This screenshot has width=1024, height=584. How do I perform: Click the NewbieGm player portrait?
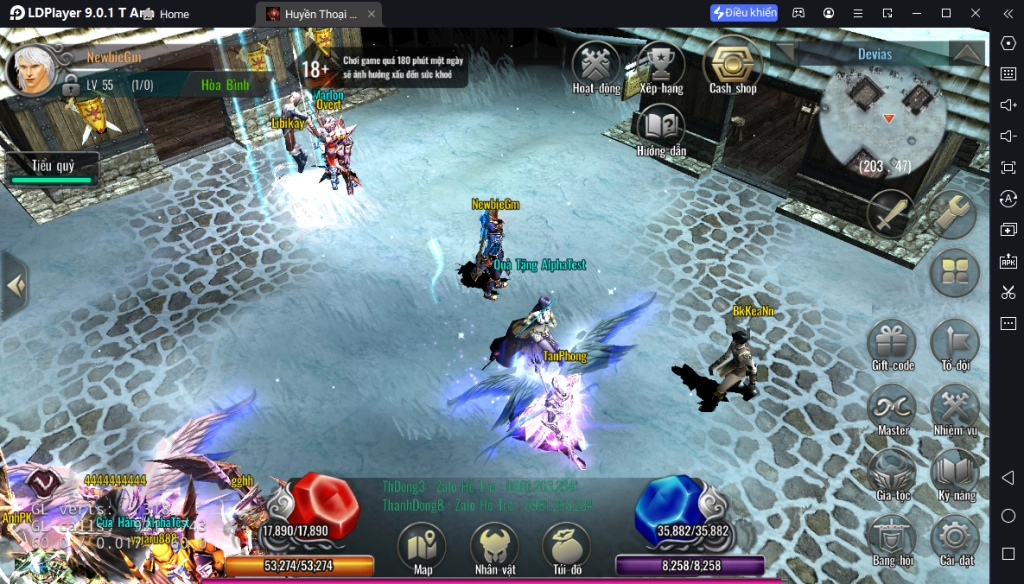(34, 68)
